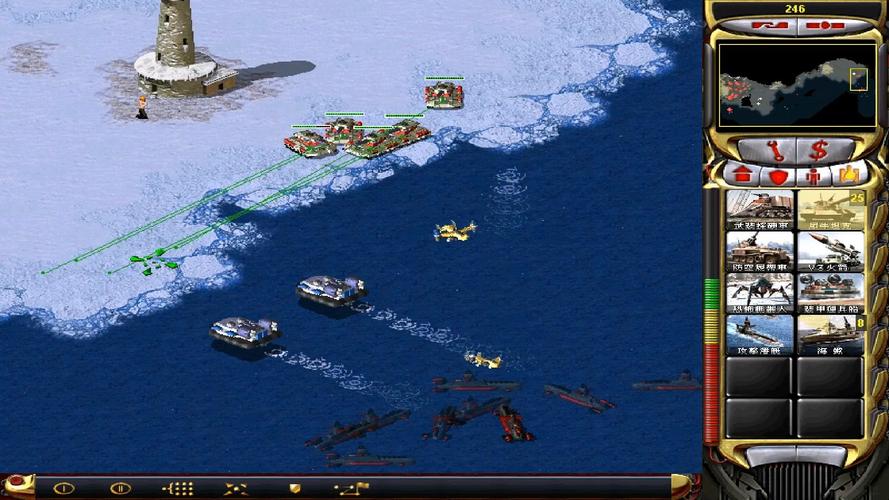Build a V3 rocket launcher
Screen dimensions: 889x500
coord(830,251)
